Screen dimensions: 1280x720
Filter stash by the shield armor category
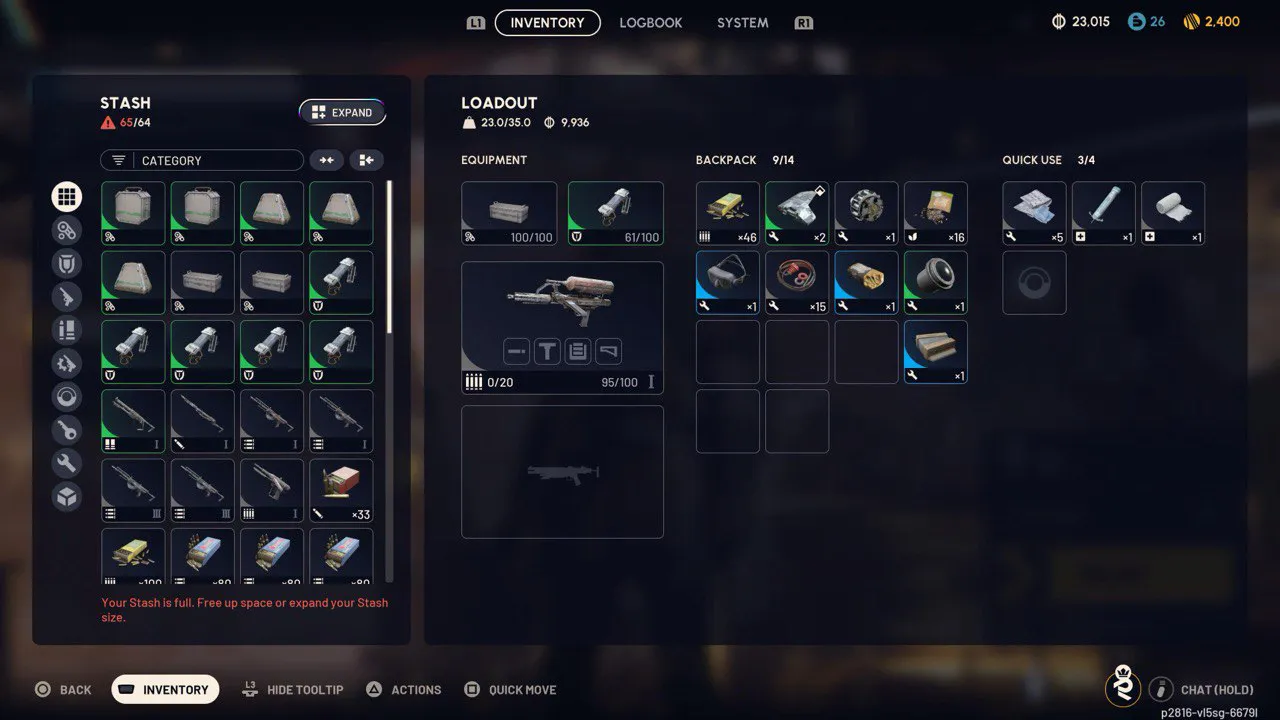[66, 262]
